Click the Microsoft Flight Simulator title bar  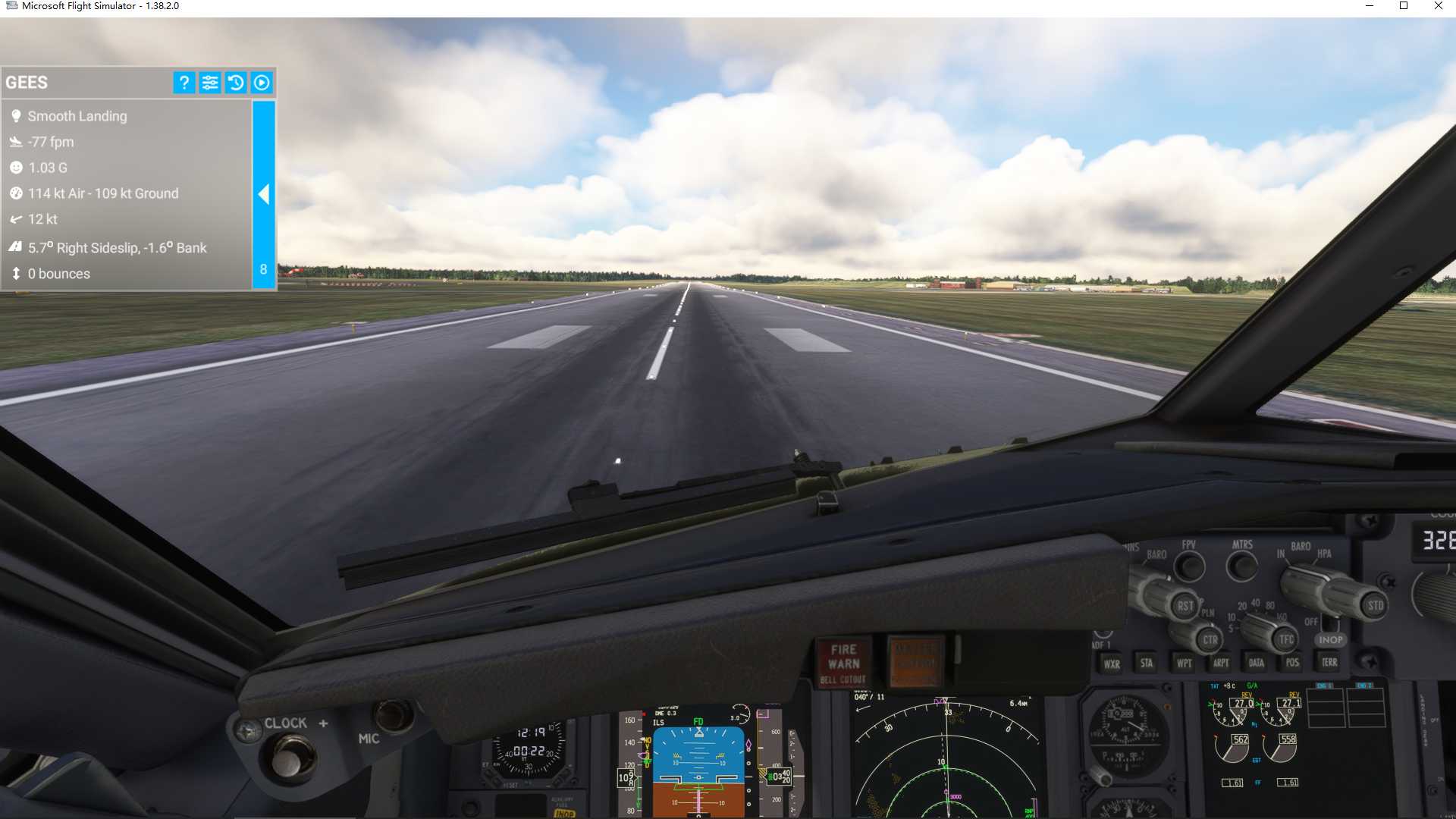coord(99,7)
